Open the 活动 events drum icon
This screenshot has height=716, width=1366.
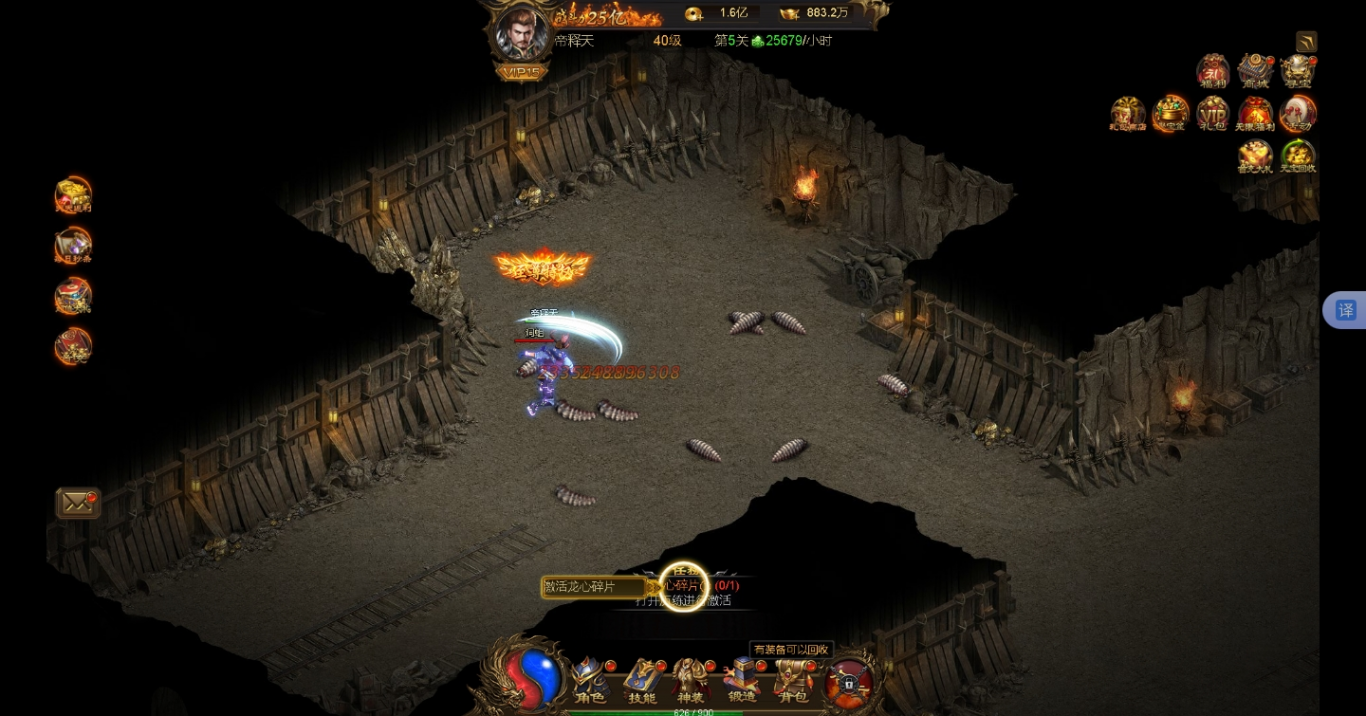(x=1297, y=114)
